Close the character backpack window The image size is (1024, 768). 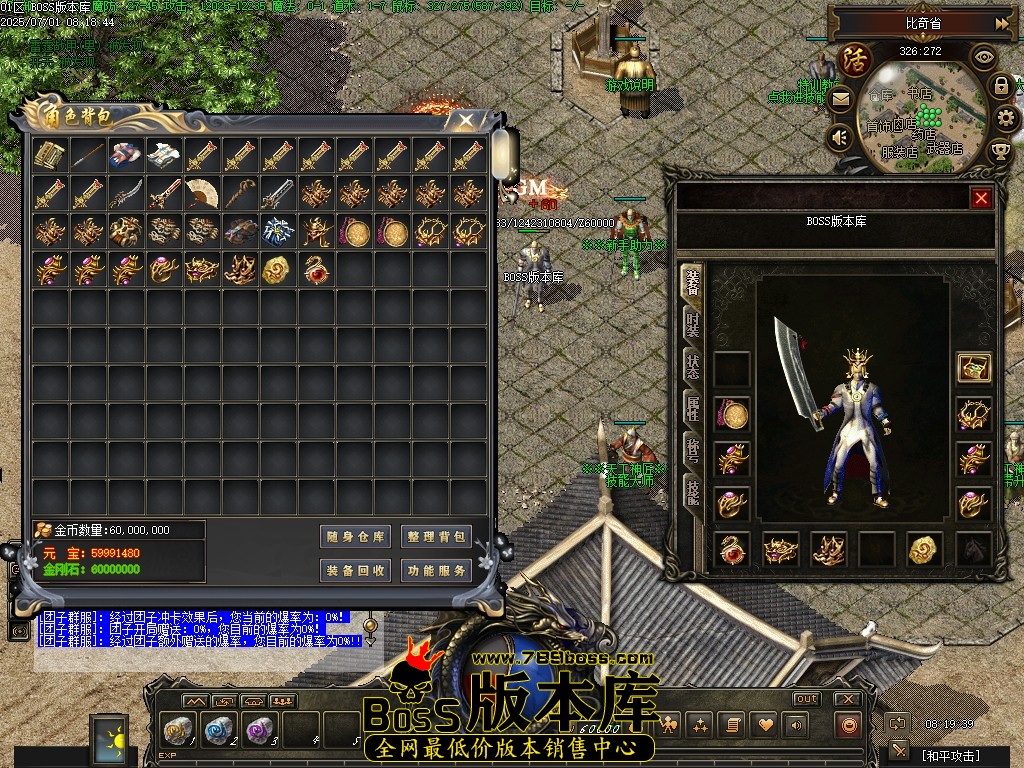click(465, 120)
